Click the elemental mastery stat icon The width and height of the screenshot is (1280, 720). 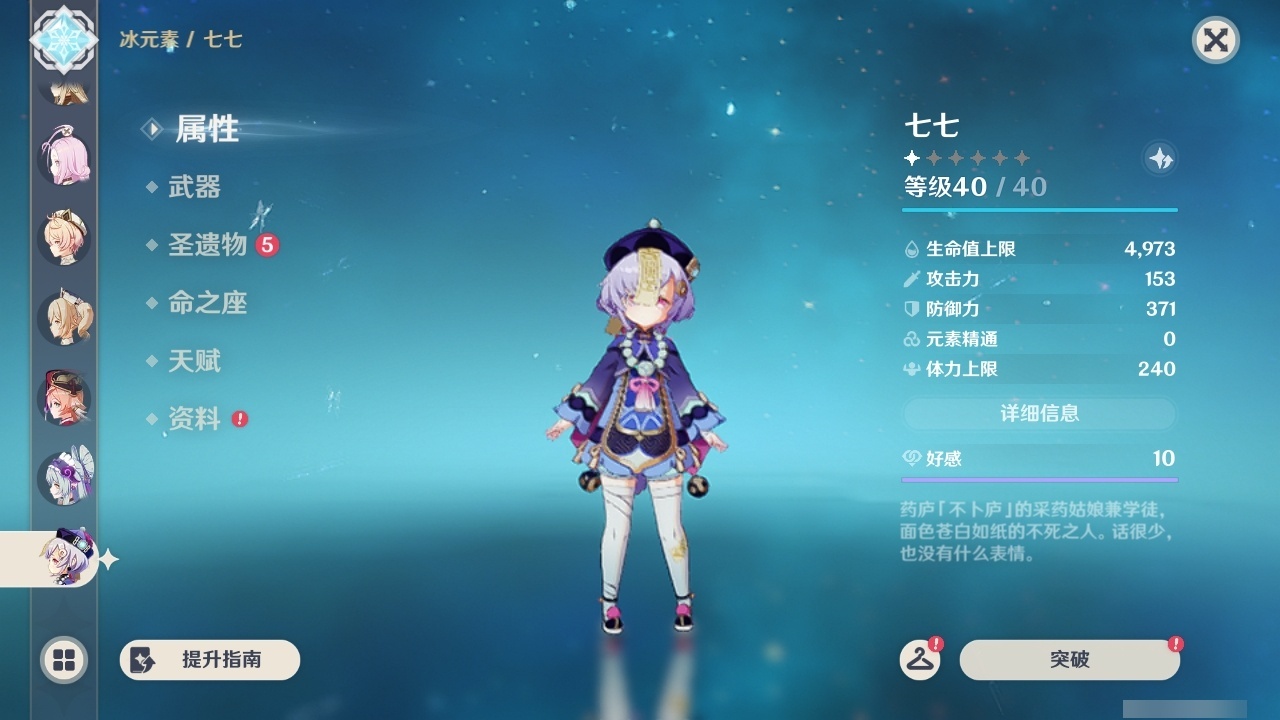(x=911, y=339)
